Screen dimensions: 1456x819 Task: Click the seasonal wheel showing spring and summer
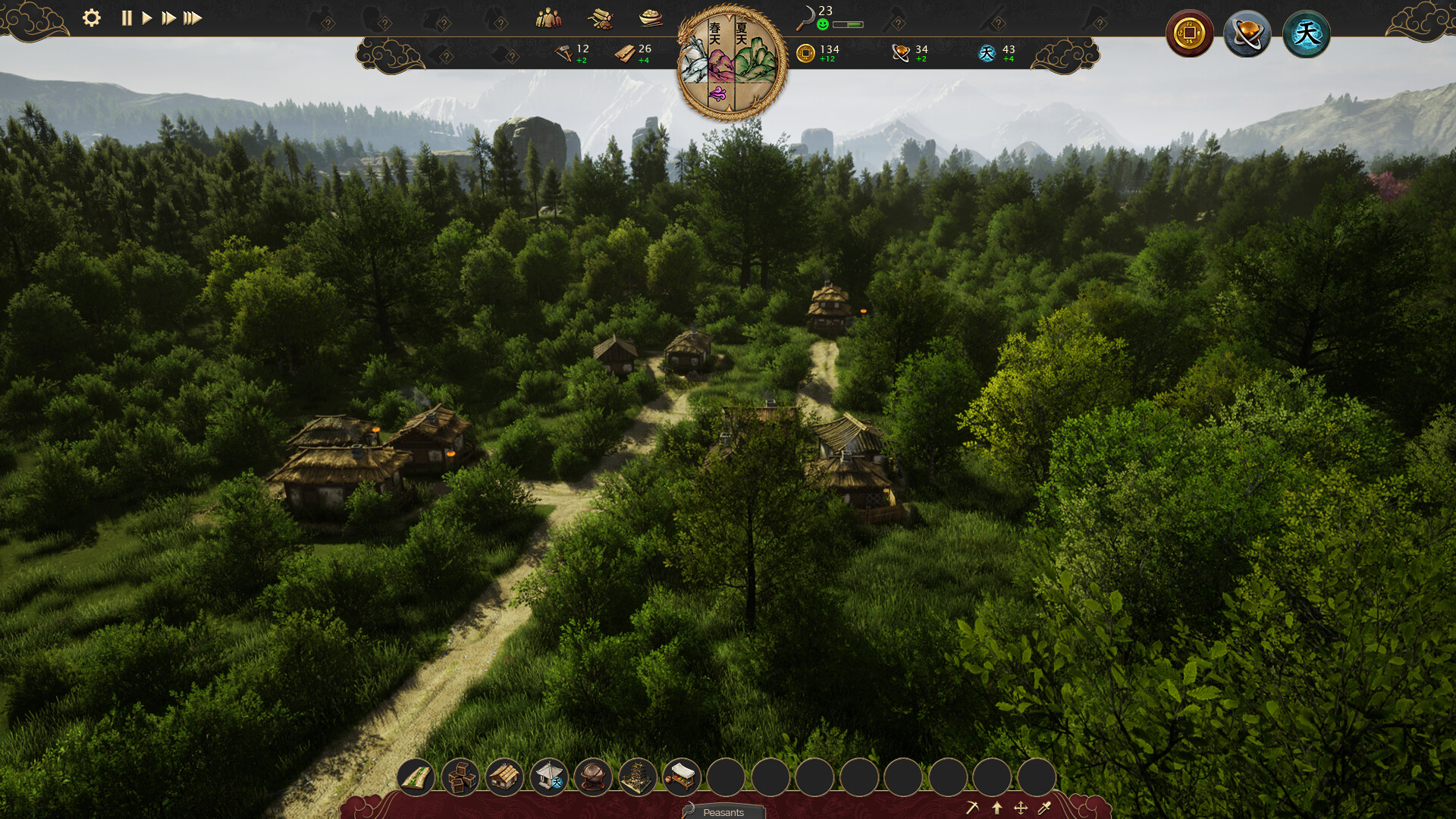[730, 61]
